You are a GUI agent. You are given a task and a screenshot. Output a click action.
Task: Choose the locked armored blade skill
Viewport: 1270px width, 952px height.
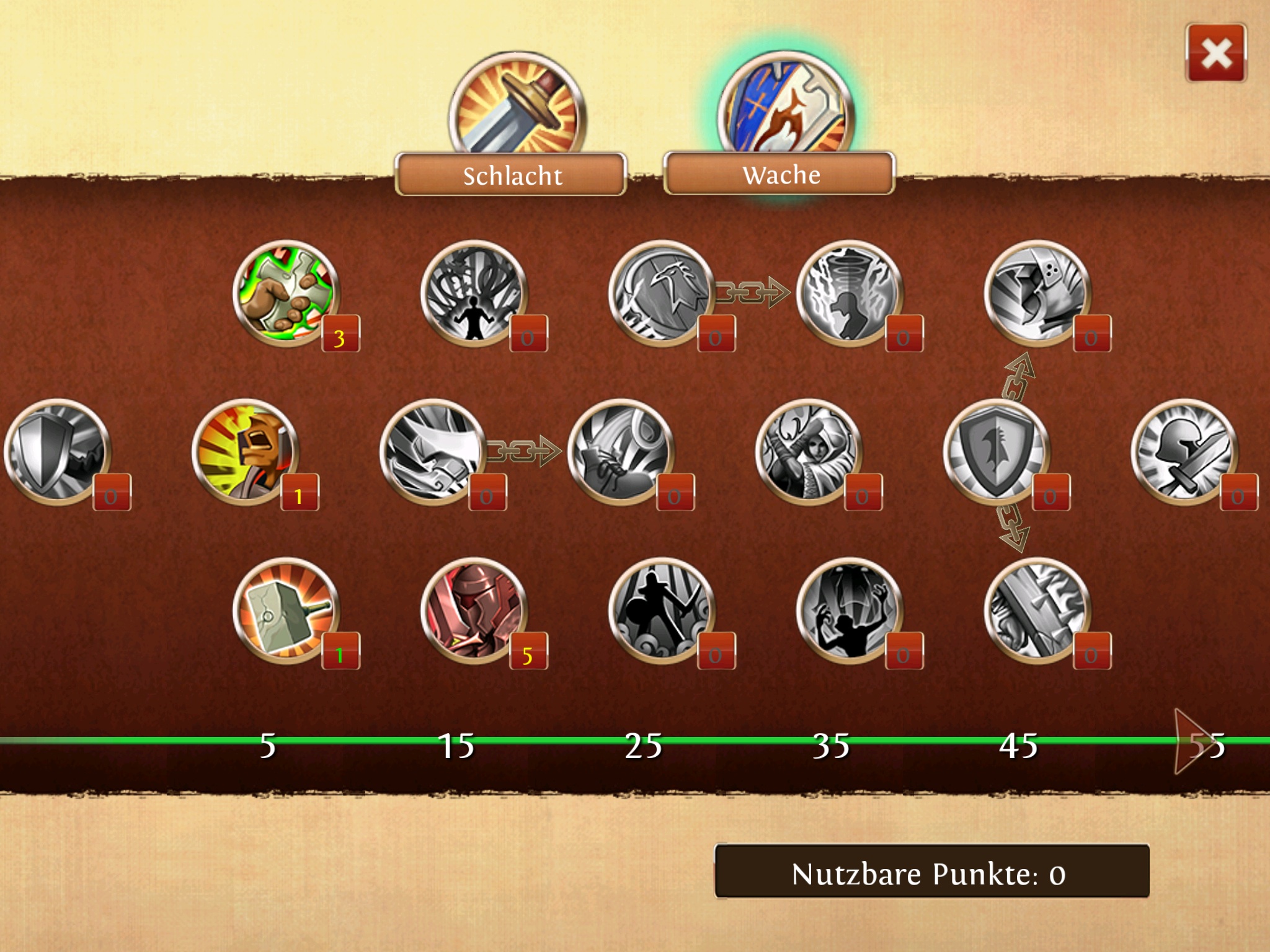pos(1038,611)
